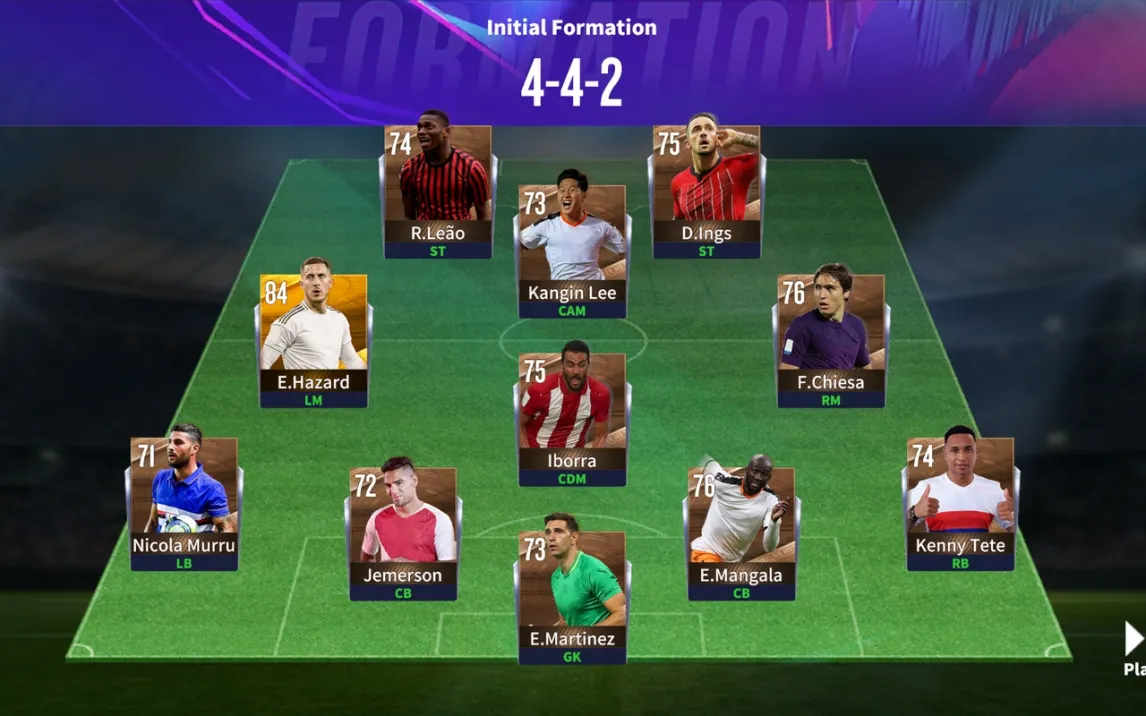Open the F.Chiesa right midfielder card
Image resolution: width=1146 pixels, height=716 pixels.
831,340
